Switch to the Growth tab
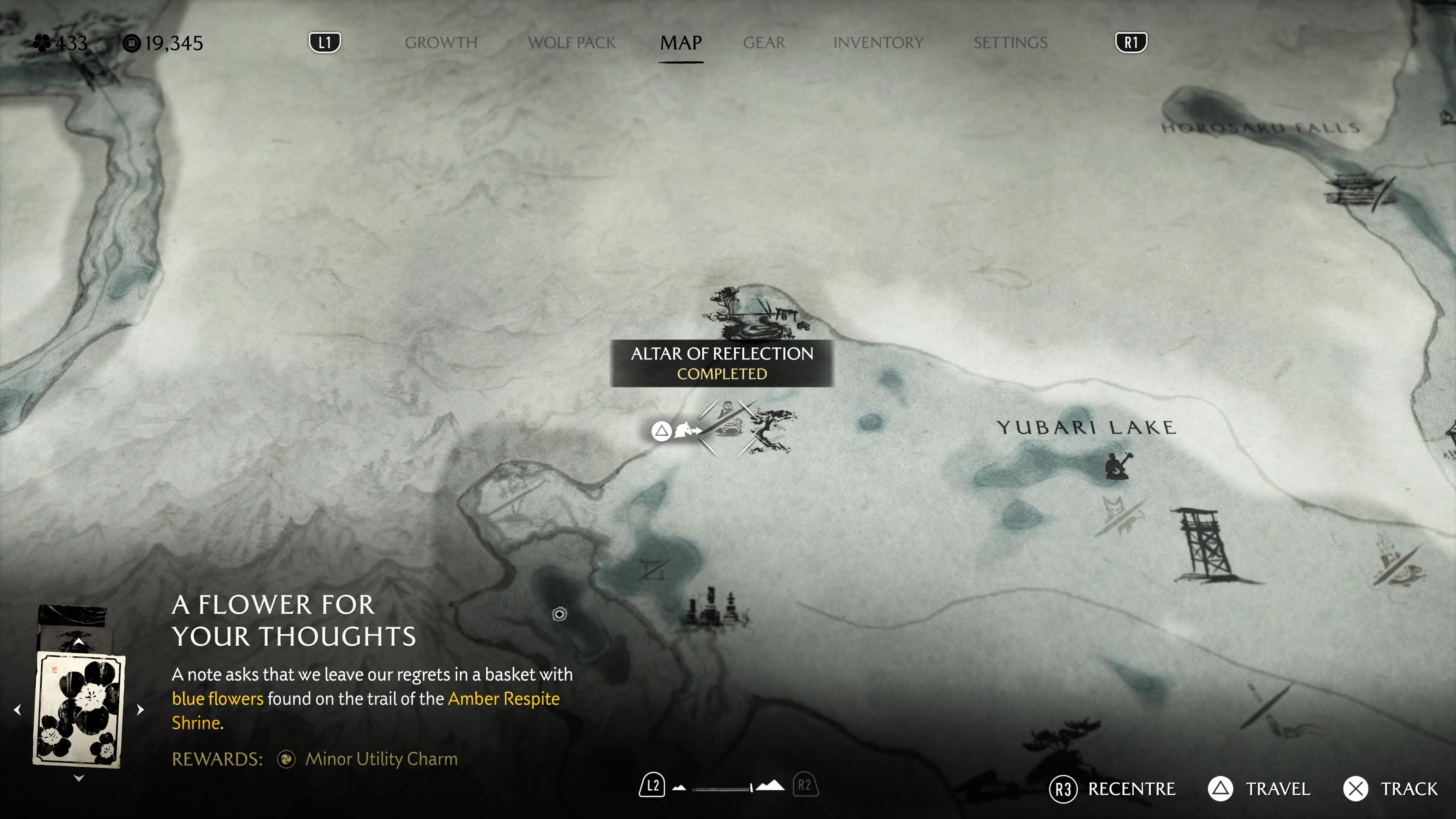This screenshot has height=819, width=1456. (441, 43)
